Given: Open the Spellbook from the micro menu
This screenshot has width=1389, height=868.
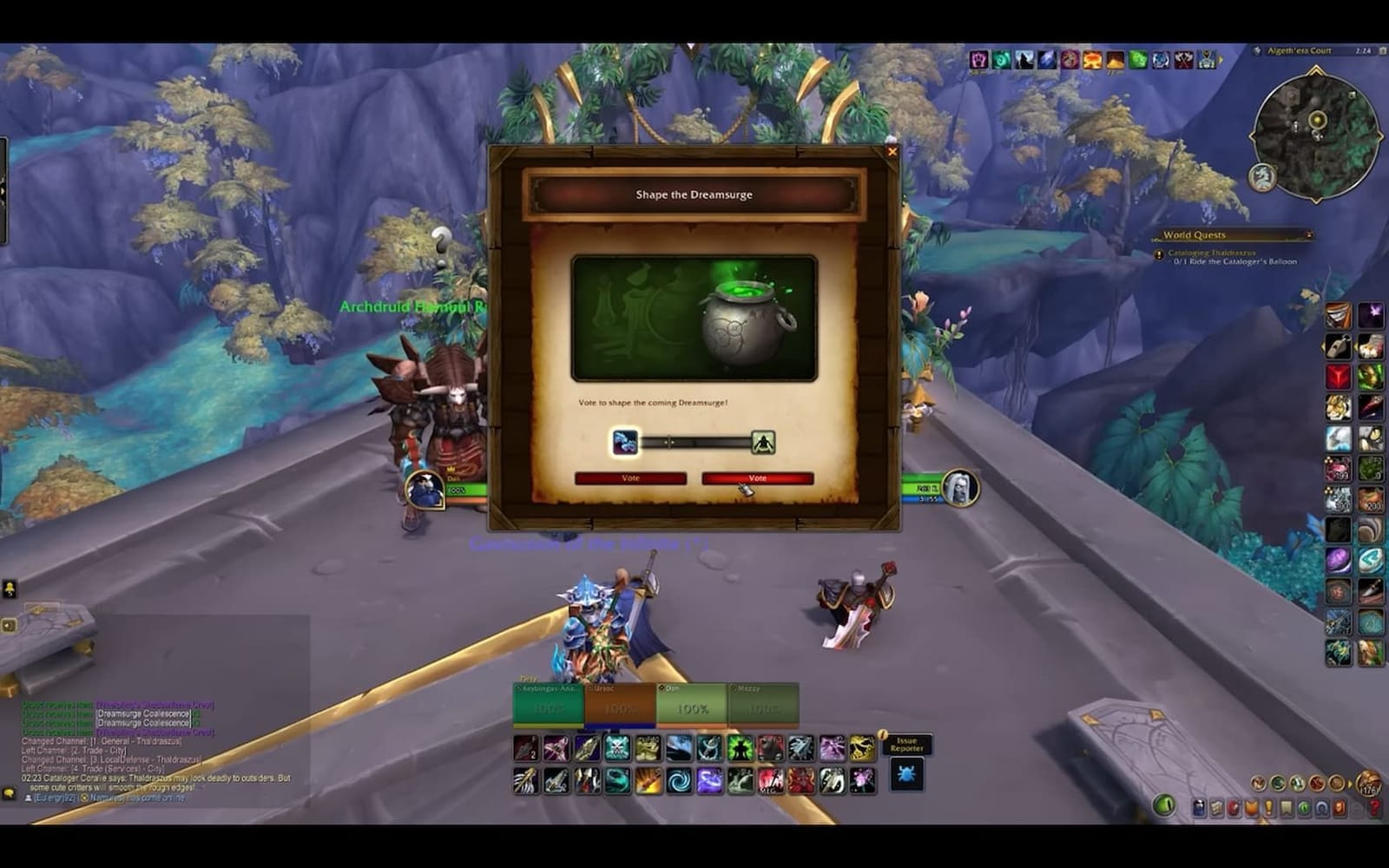Looking at the screenshot, I should [x=1216, y=808].
